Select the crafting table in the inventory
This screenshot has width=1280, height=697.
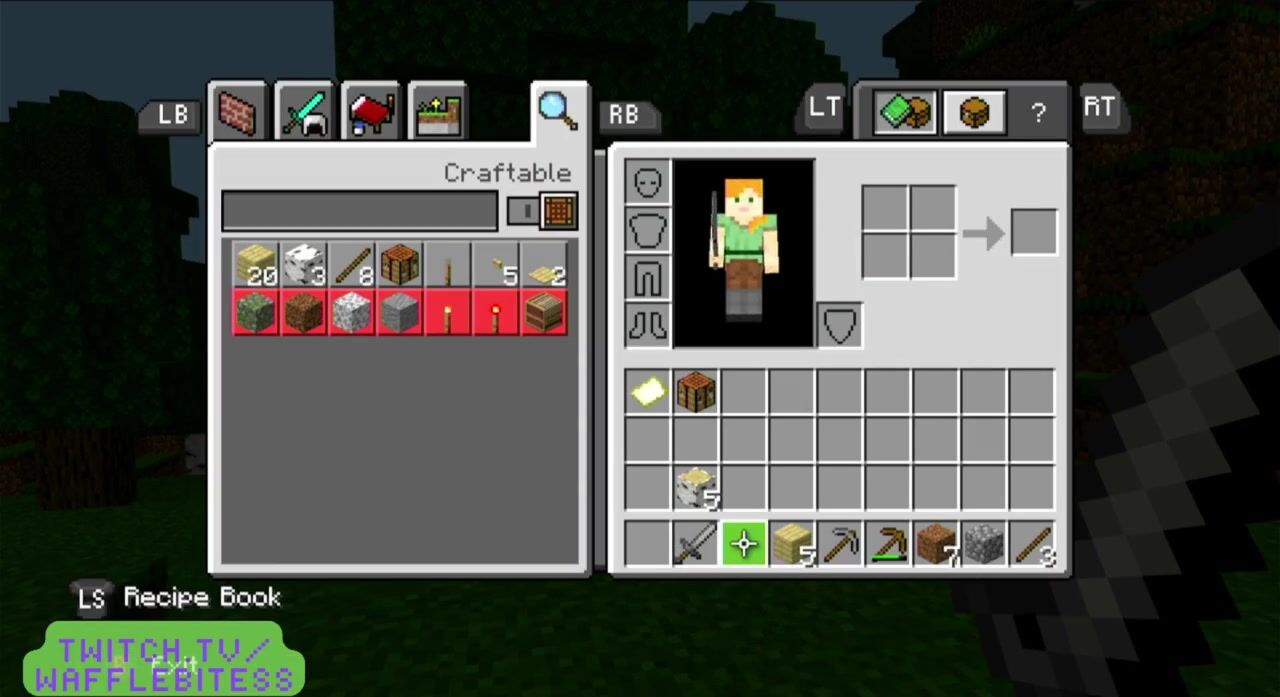point(696,391)
